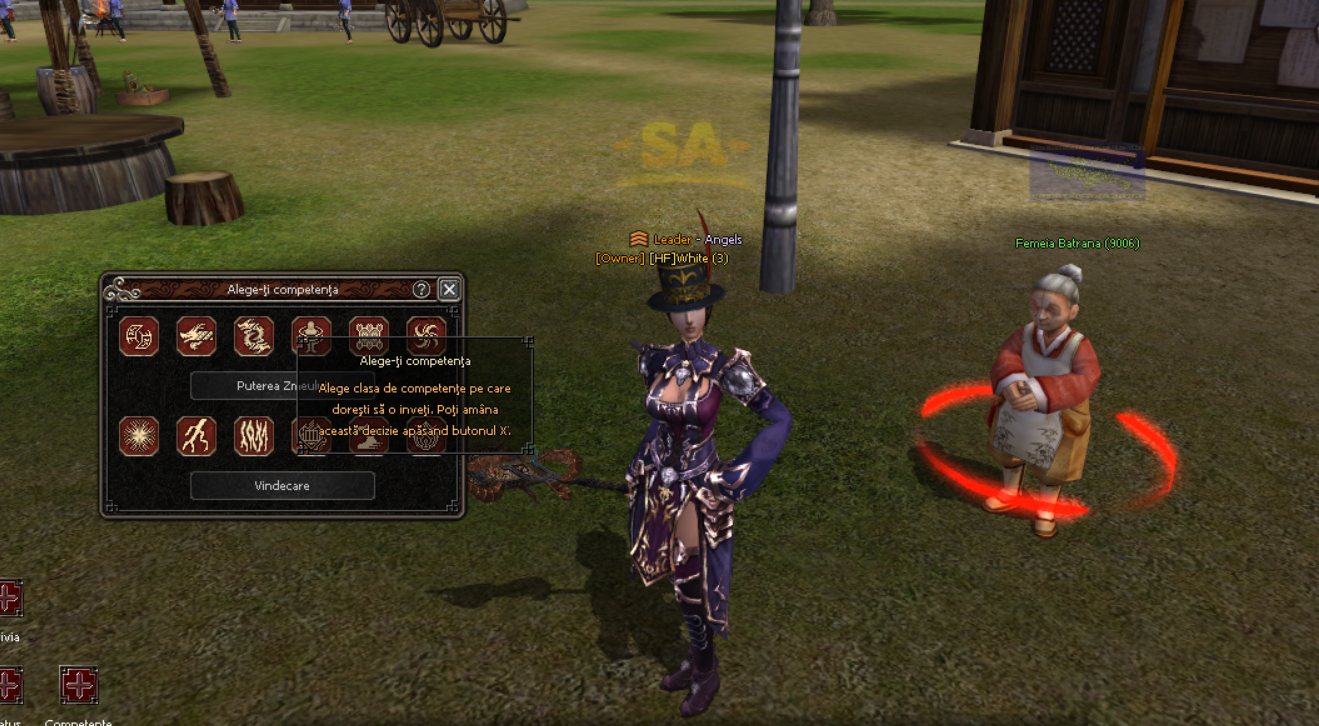Select the coiled dragon skill icon
1319x726 pixels.
pyautogui.click(x=254, y=336)
